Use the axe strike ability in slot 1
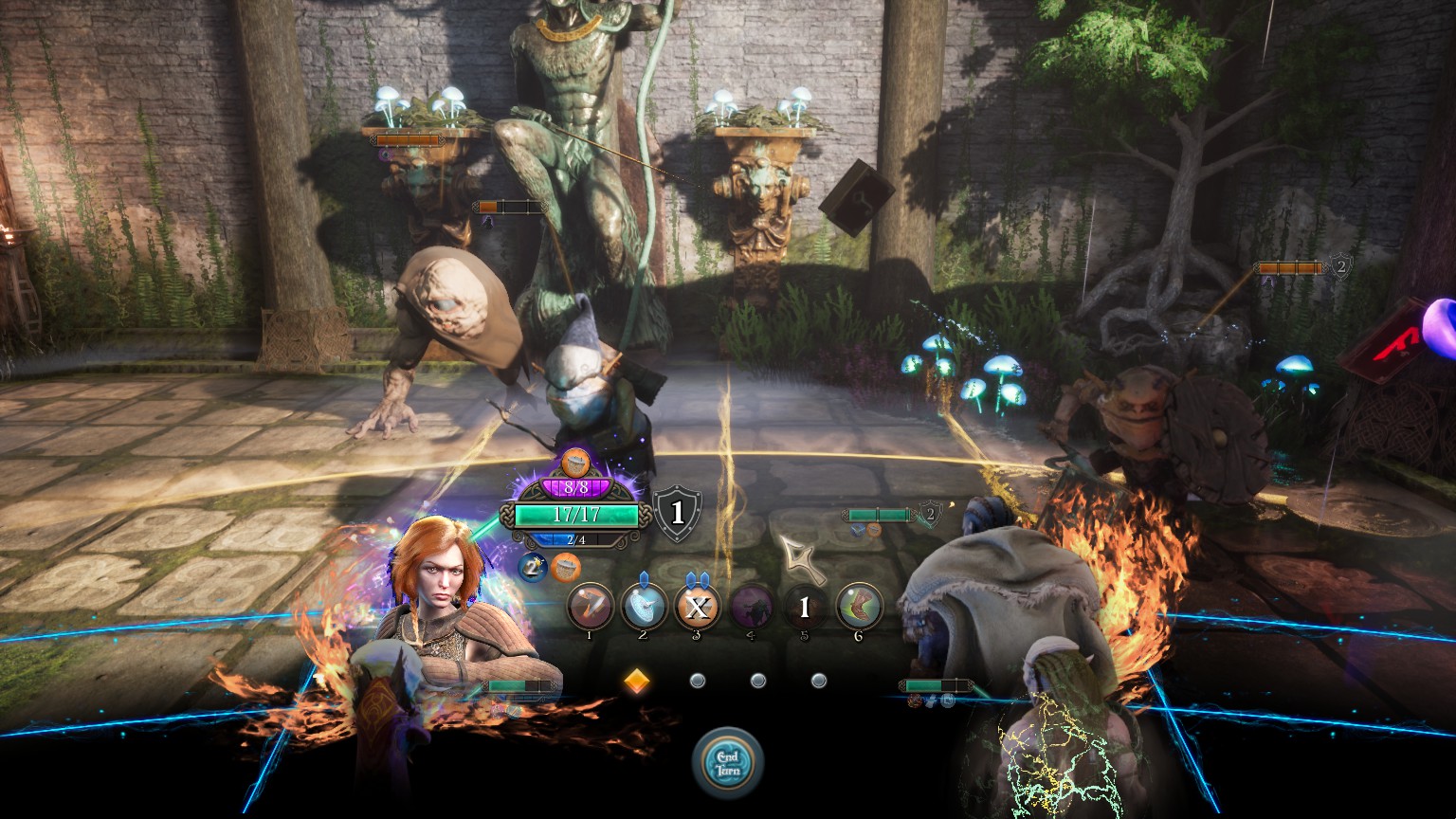Screen dimensions: 1456x819 click(589, 606)
